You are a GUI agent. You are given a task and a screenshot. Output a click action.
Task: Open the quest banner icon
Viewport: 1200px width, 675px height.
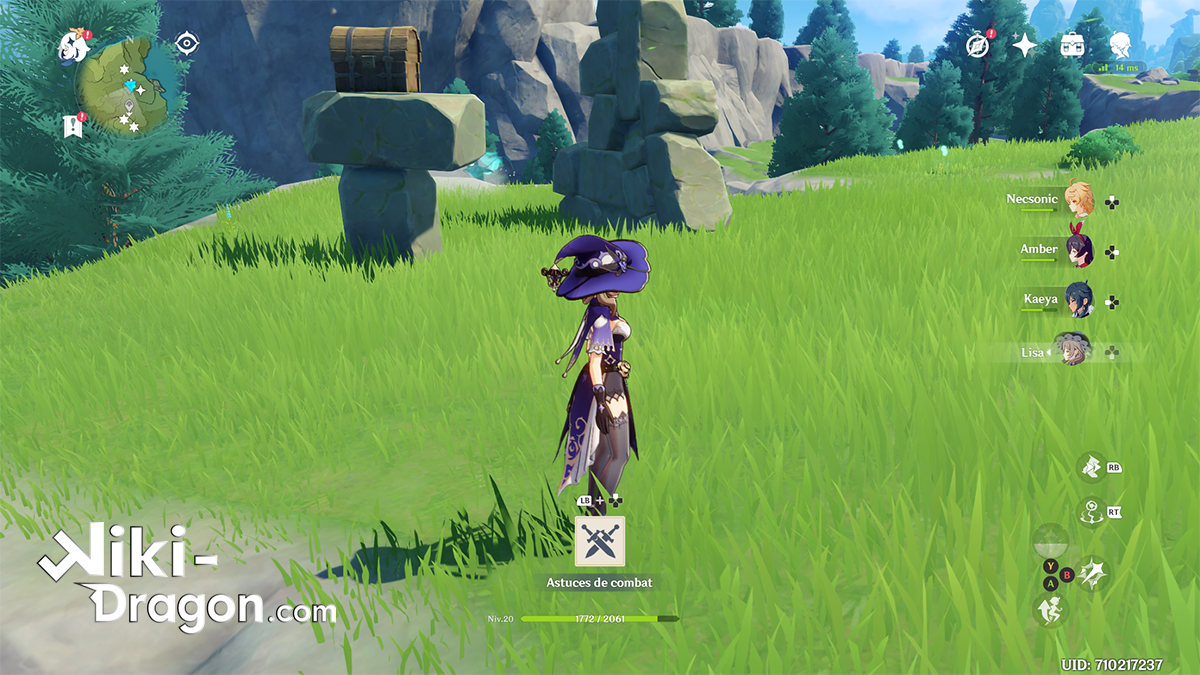(x=70, y=126)
